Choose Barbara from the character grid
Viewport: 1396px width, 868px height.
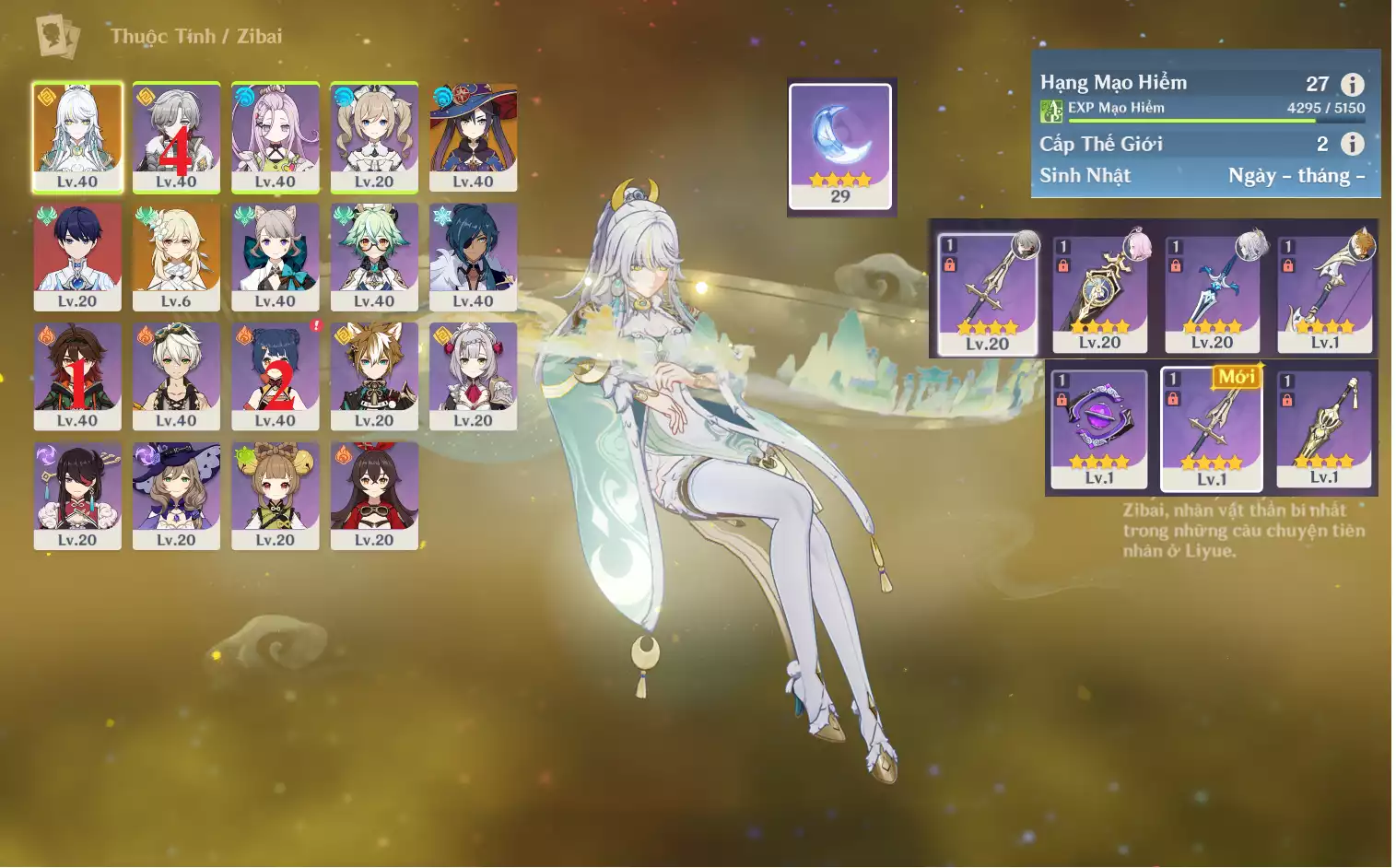click(373, 136)
